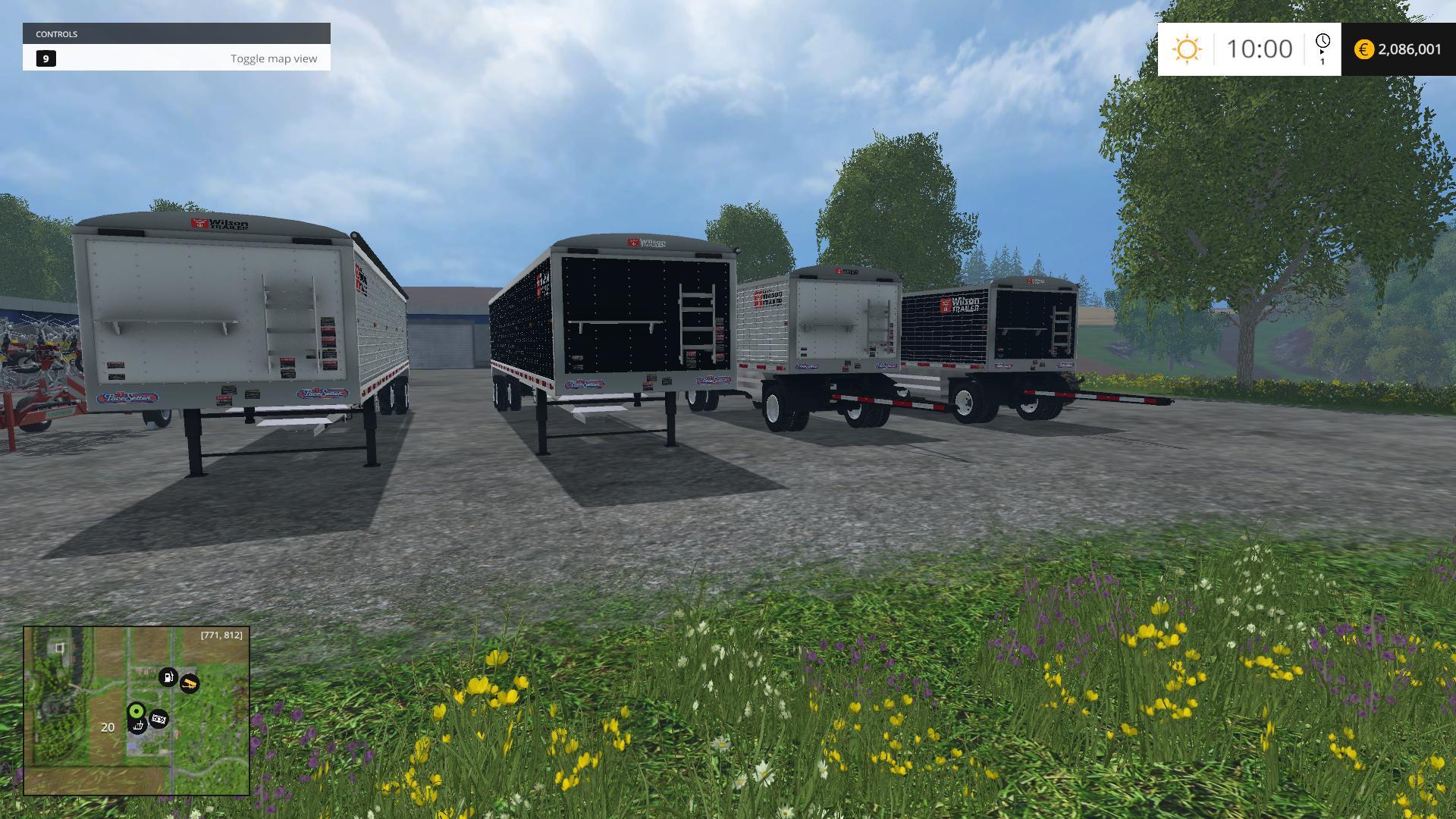
Task: Click the sun weather icon
Action: tap(1187, 49)
